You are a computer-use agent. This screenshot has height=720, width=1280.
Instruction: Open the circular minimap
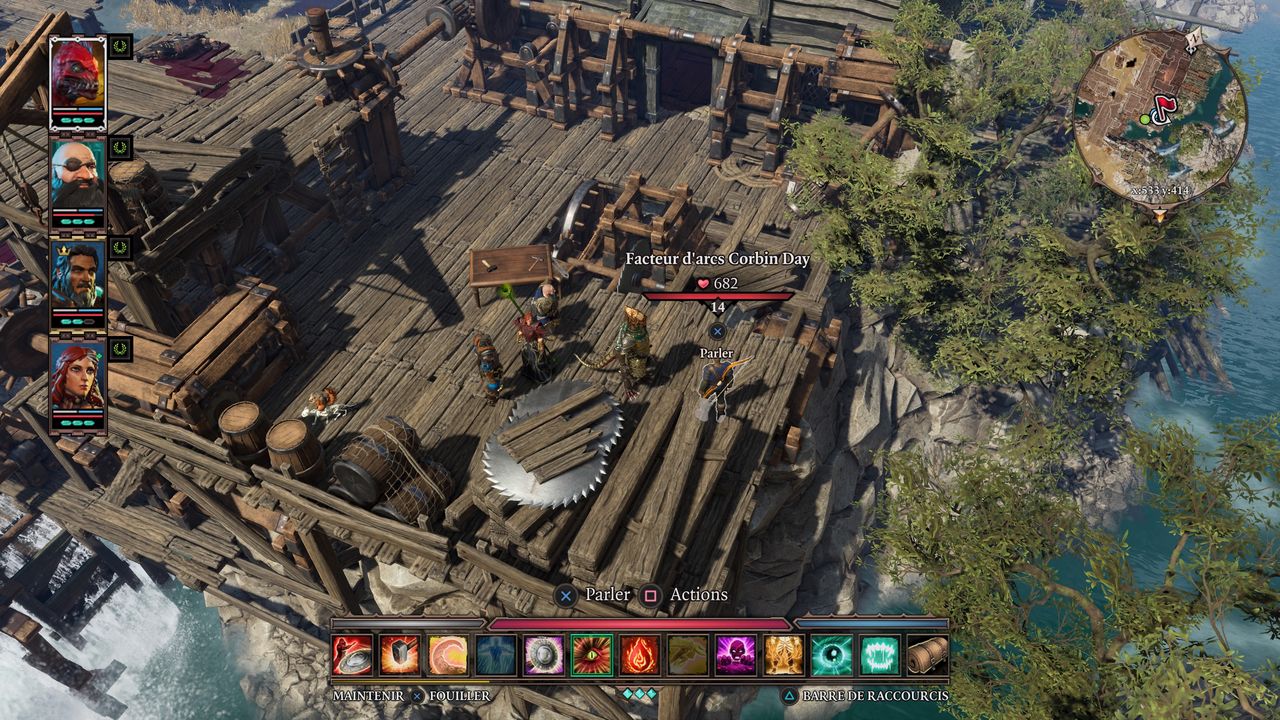pyautogui.click(x=1160, y=116)
